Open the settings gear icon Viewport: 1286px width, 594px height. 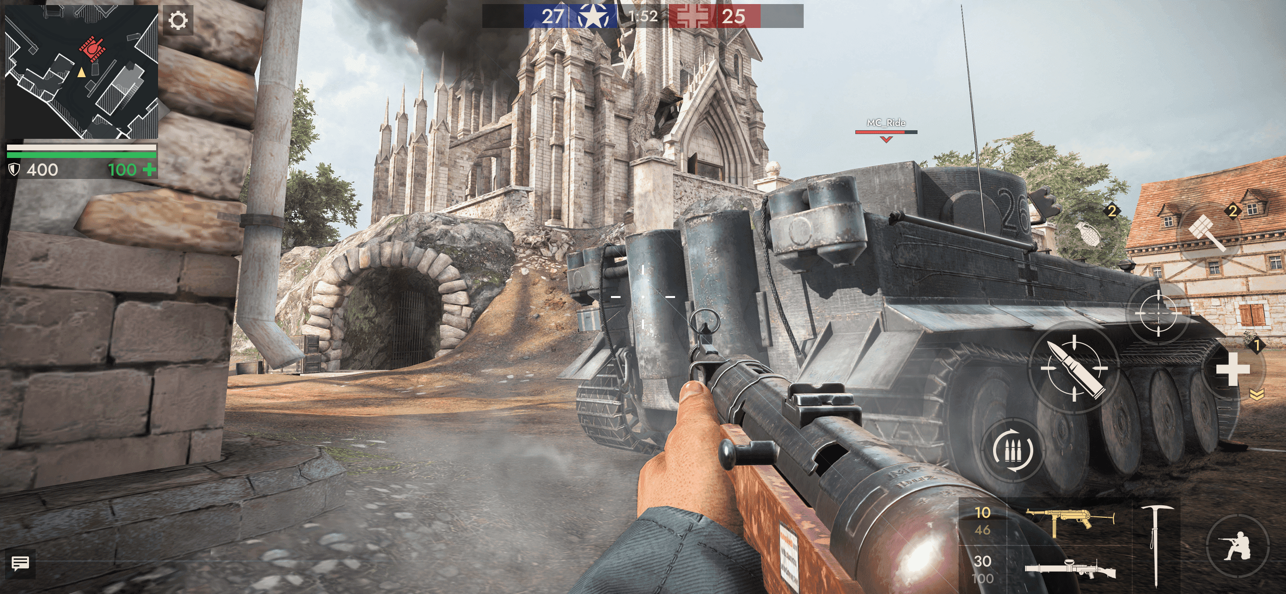[x=178, y=21]
